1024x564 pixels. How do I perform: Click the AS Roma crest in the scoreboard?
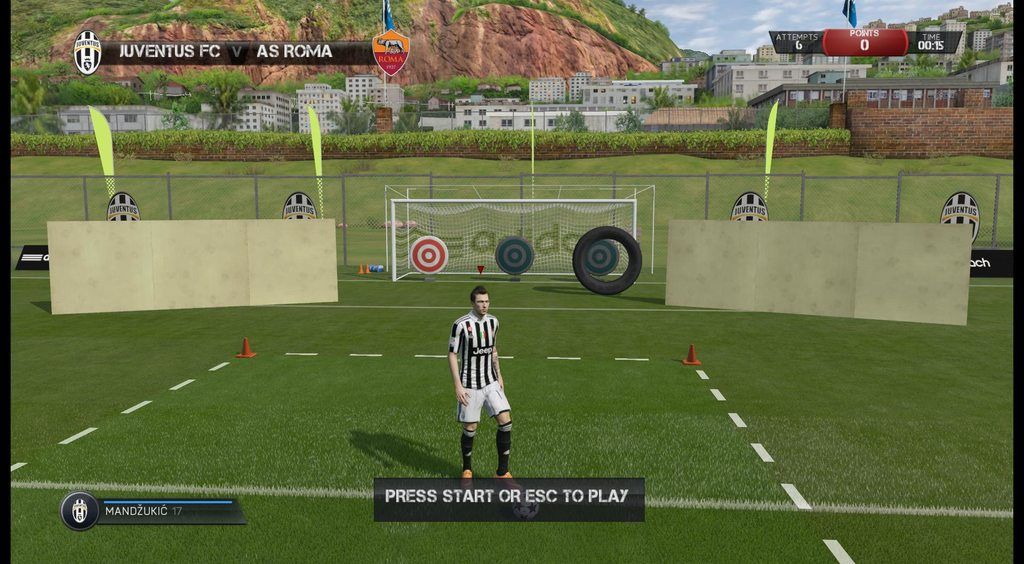(390, 52)
